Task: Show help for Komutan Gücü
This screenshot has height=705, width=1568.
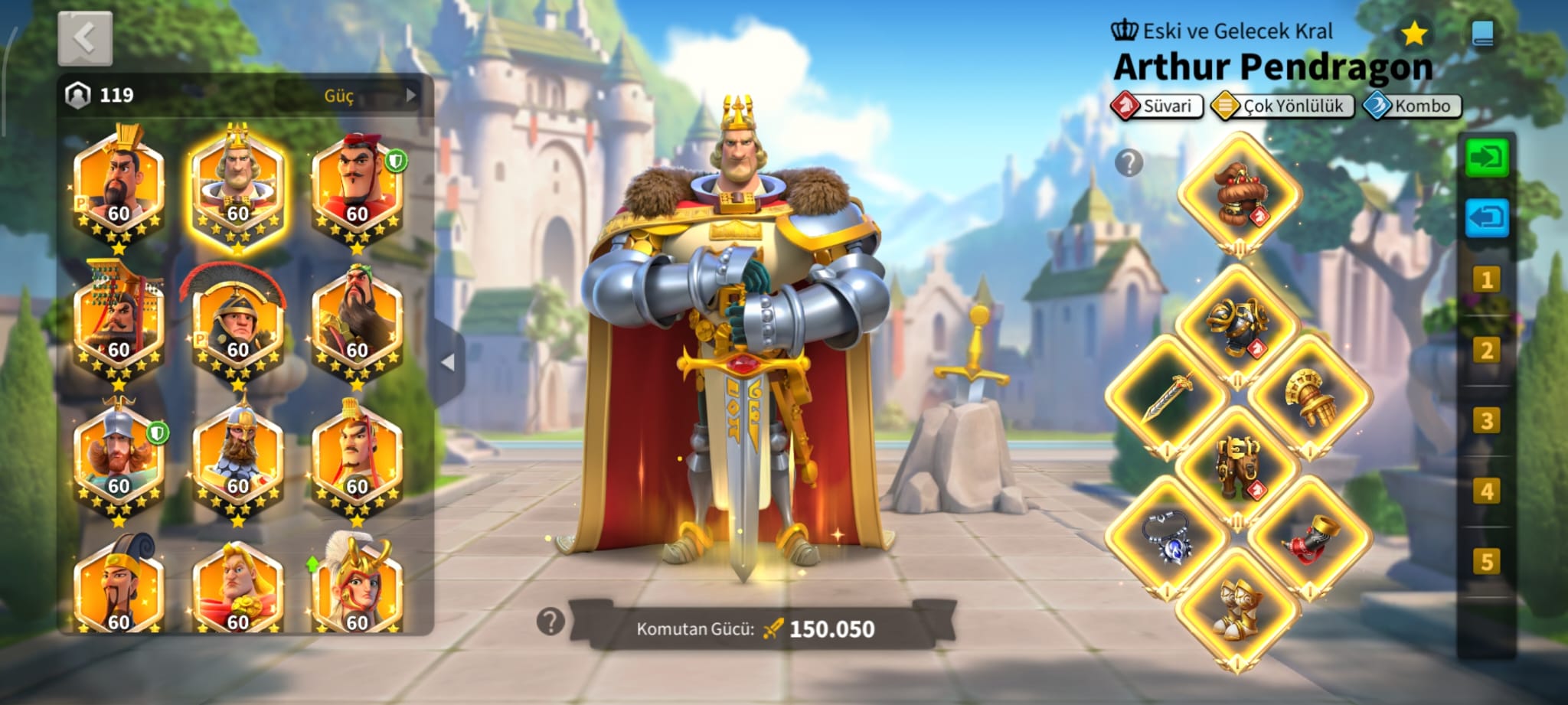Action: coord(550,622)
